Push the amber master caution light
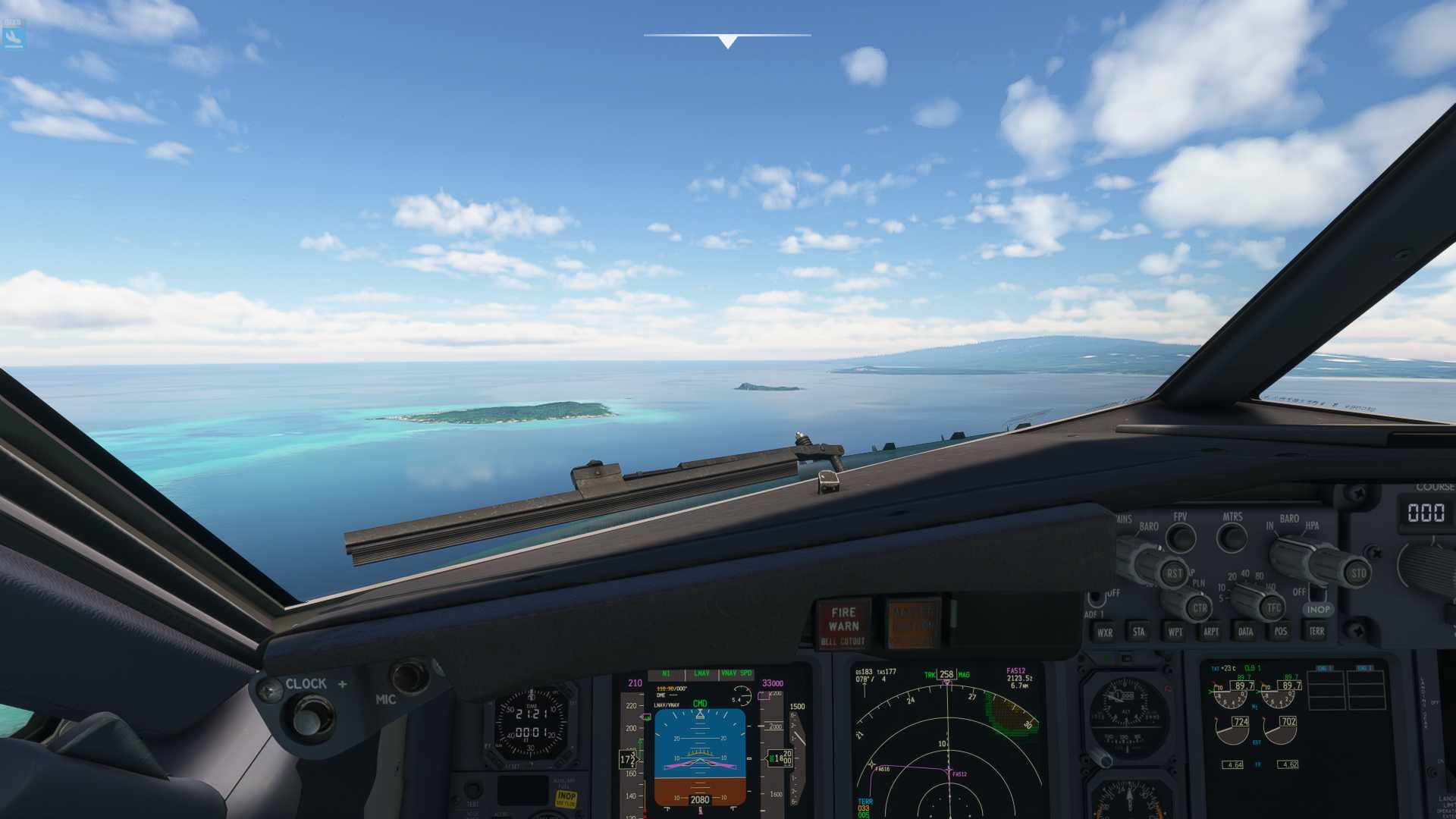 tap(913, 623)
